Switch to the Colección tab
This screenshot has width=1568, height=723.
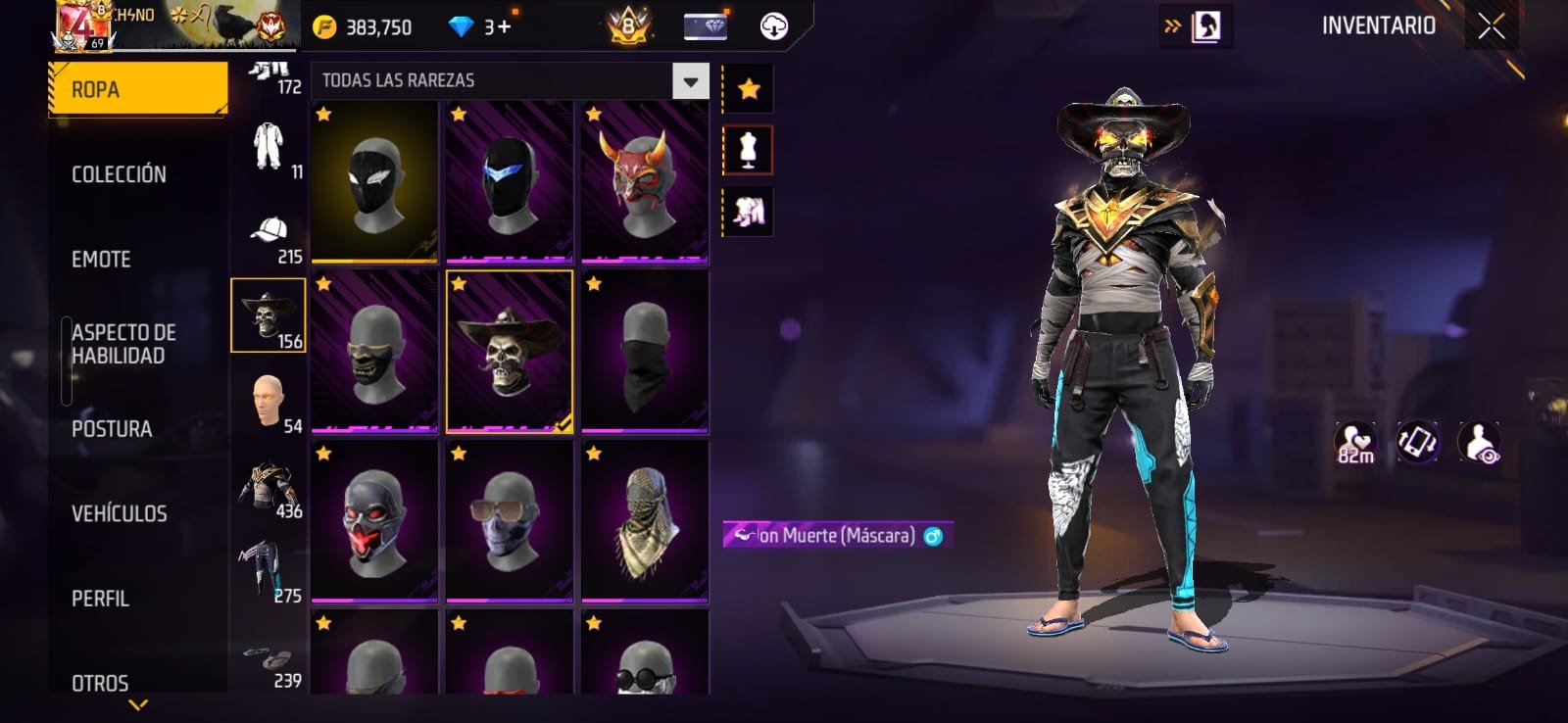pos(119,174)
